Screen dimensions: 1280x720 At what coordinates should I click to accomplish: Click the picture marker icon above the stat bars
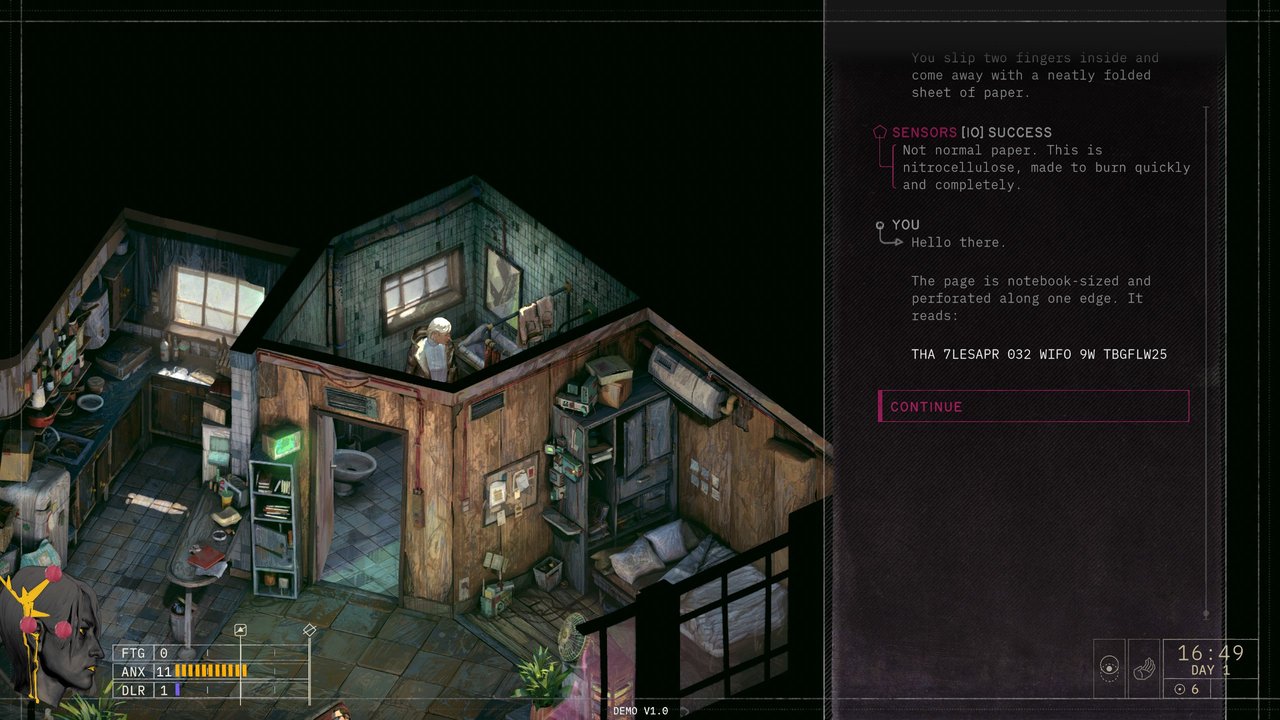coord(240,628)
